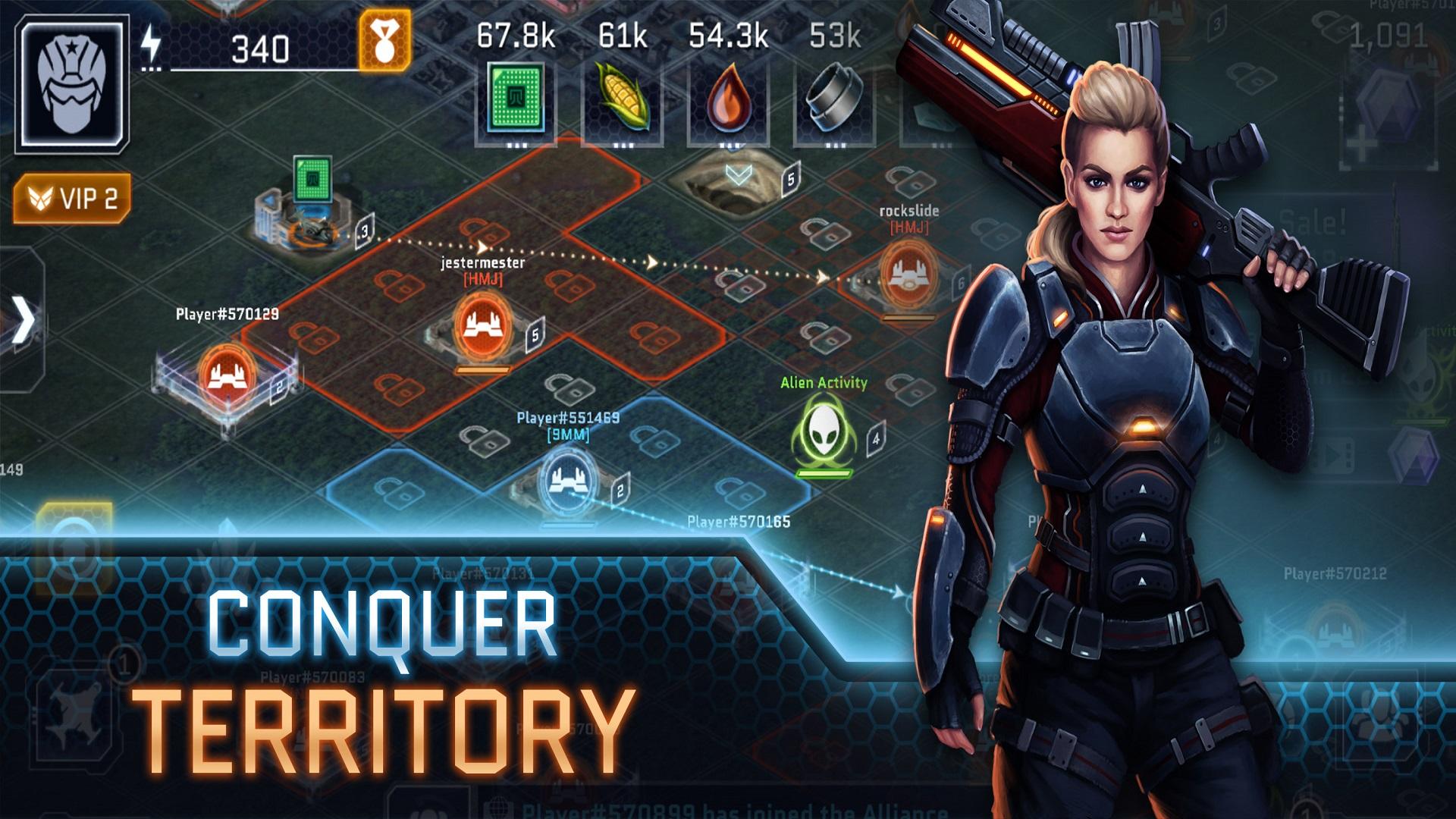Tap the VIP 2 badge
The image size is (1456, 819).
click(x=73, y=197)
